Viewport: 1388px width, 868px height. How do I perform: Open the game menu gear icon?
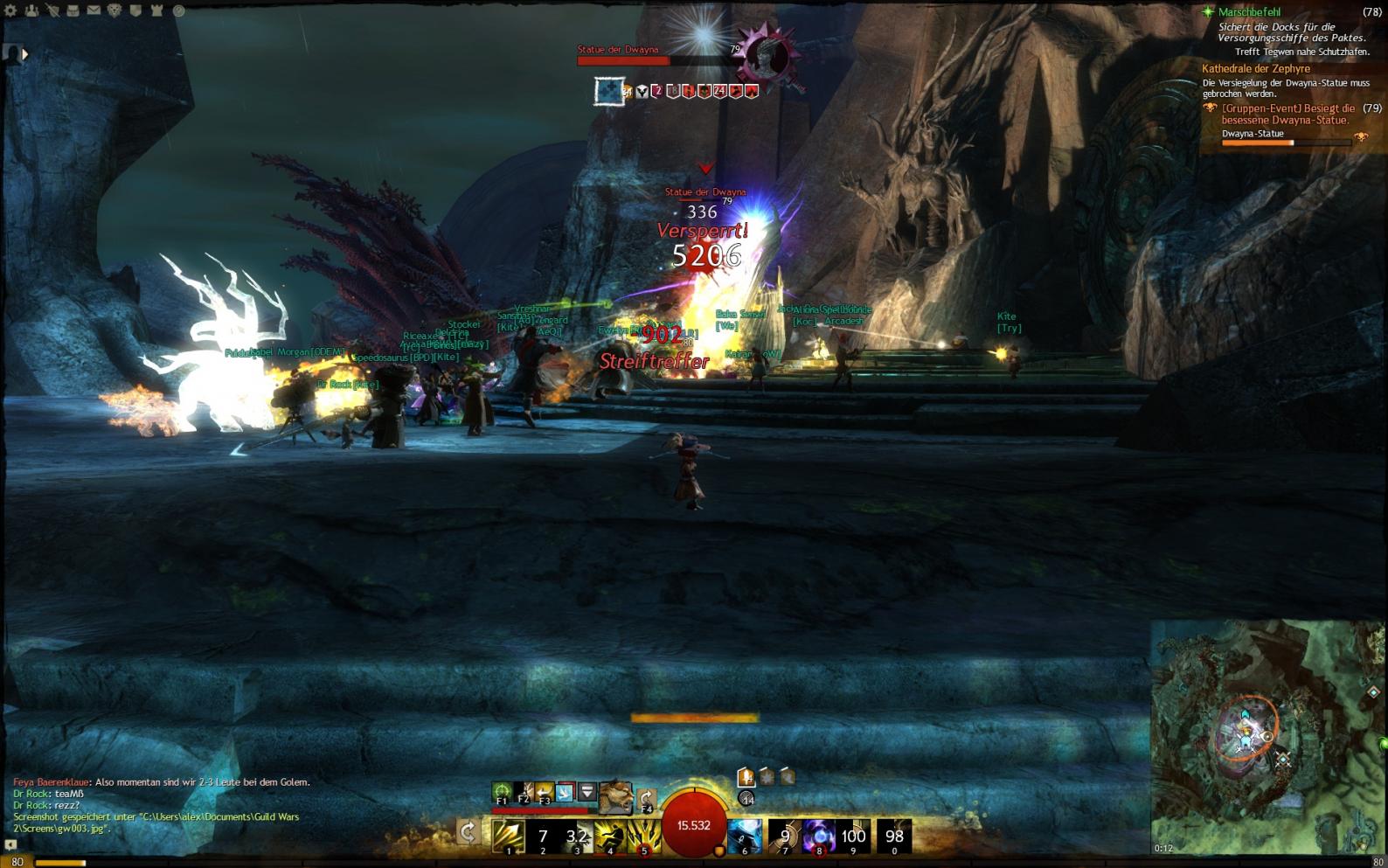(10, 10)
